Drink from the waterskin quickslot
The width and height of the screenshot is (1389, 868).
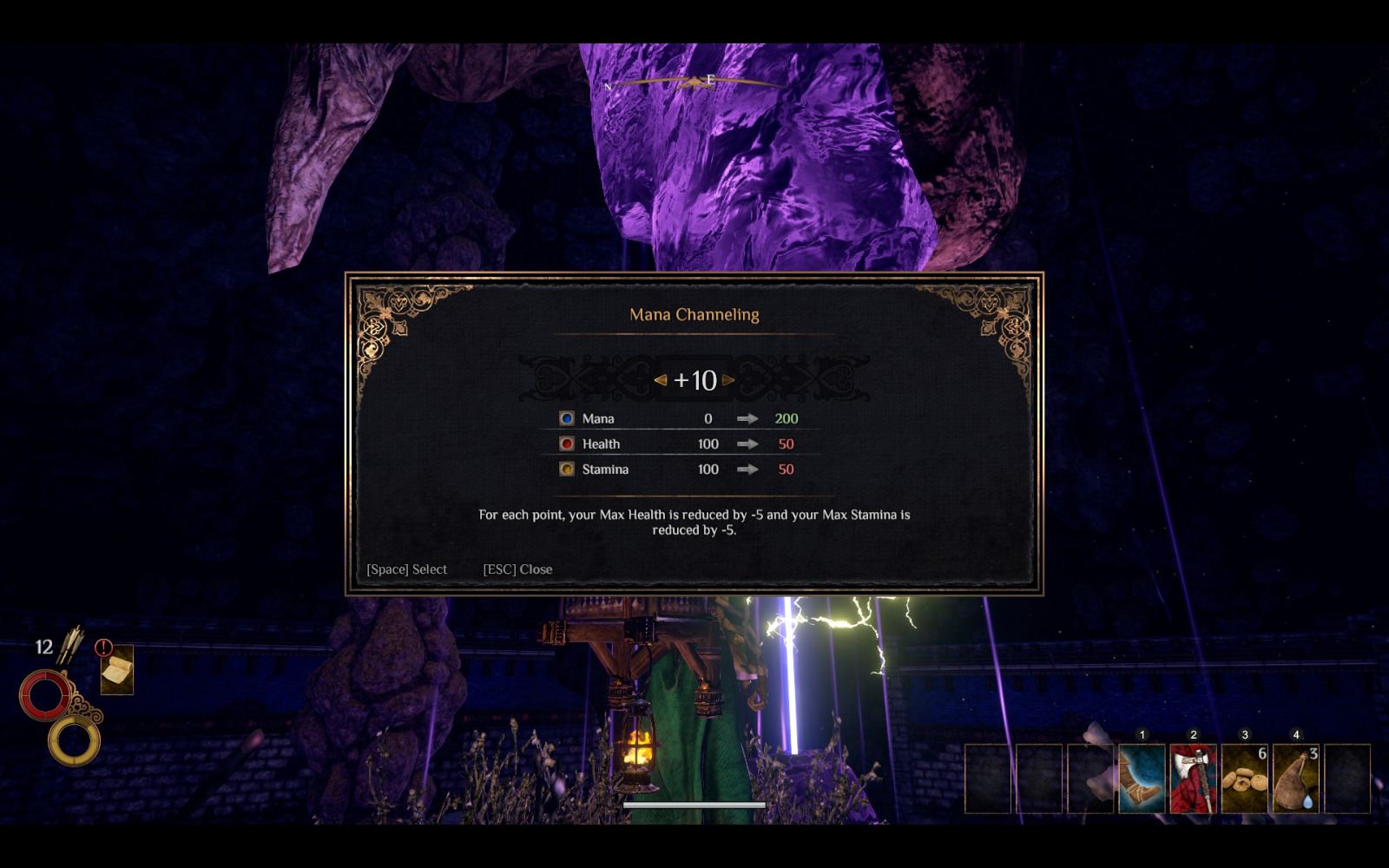pos(1296,779)
